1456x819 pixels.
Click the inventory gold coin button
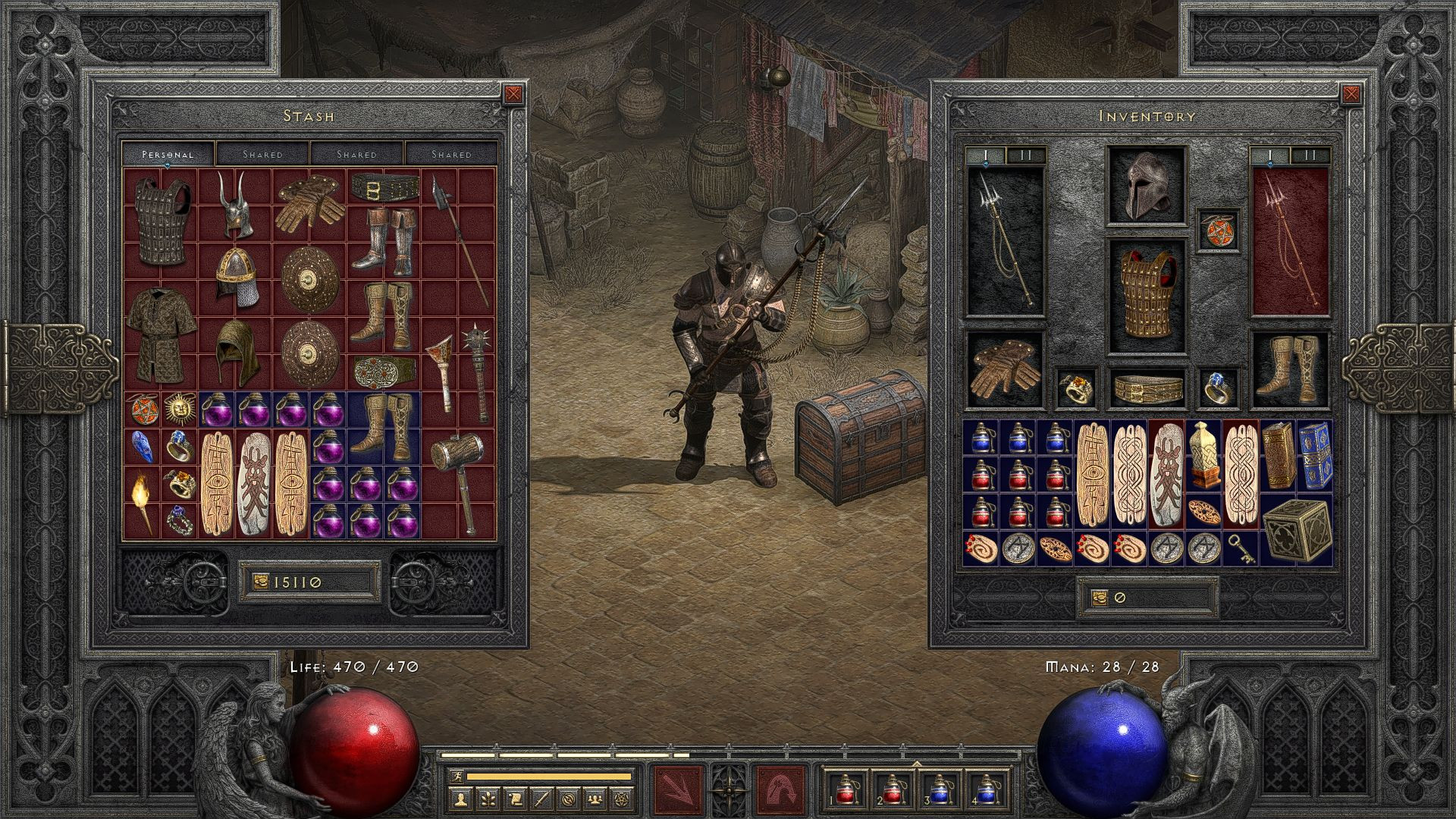pyautogui.click(x=1099, y=598)
